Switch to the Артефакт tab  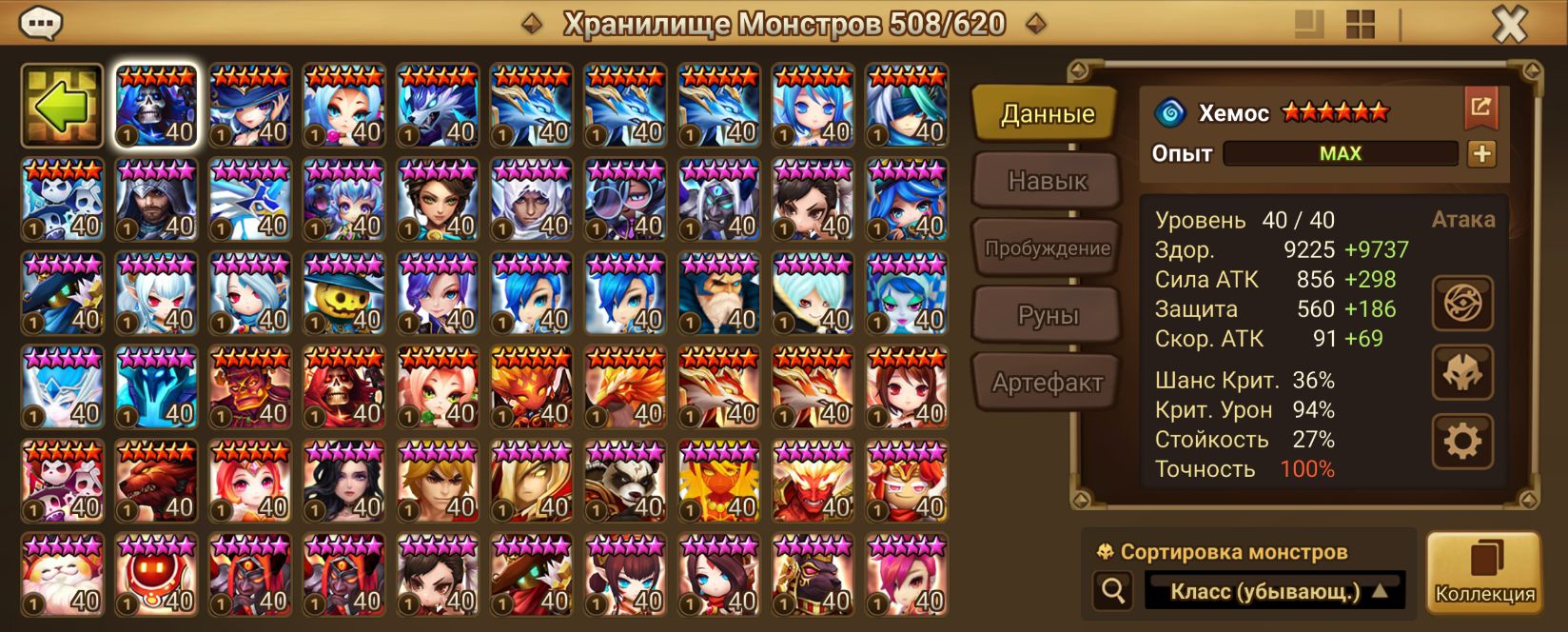[1047, 383]
